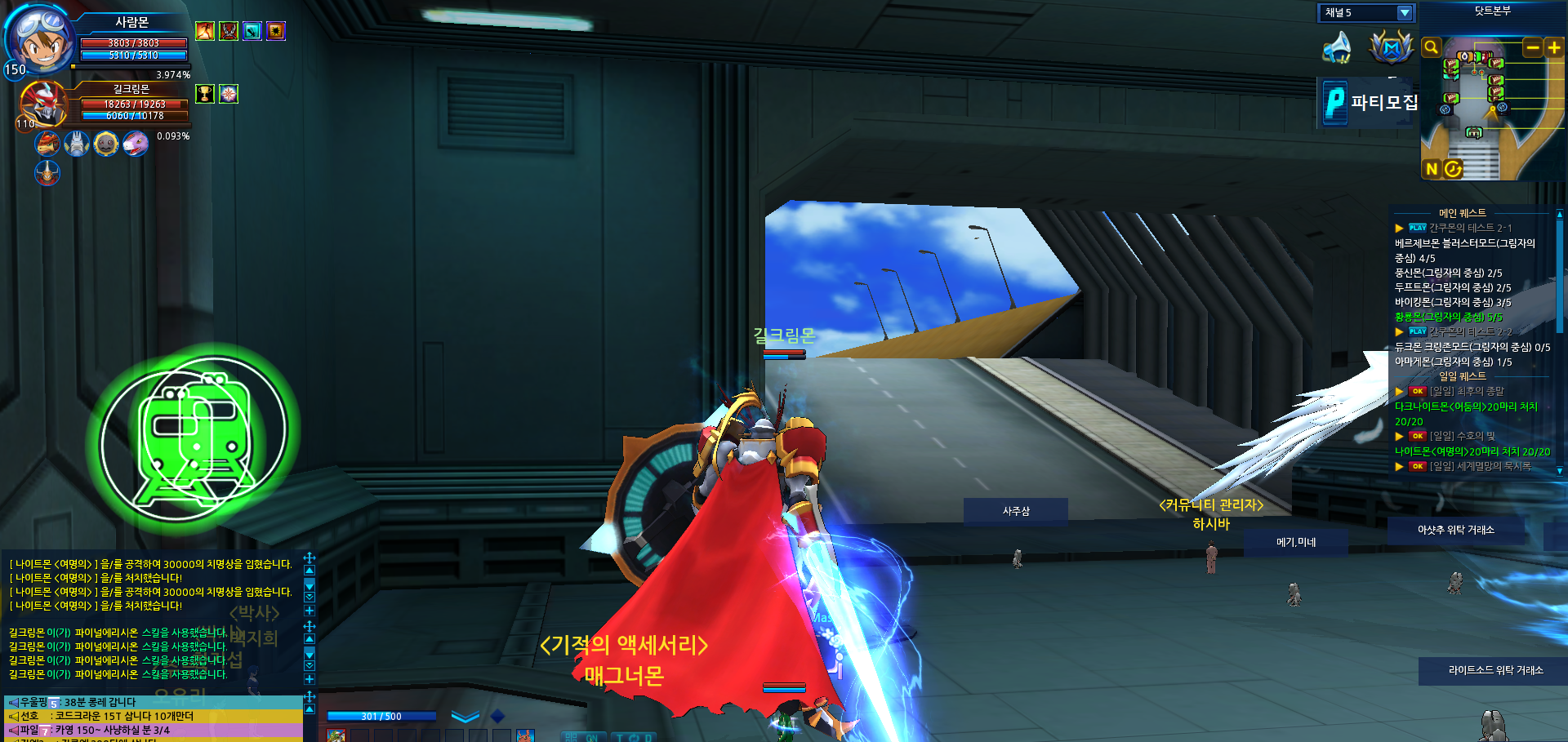
Task: Toggle the minimap N compass button
Action: (1432, 169)
